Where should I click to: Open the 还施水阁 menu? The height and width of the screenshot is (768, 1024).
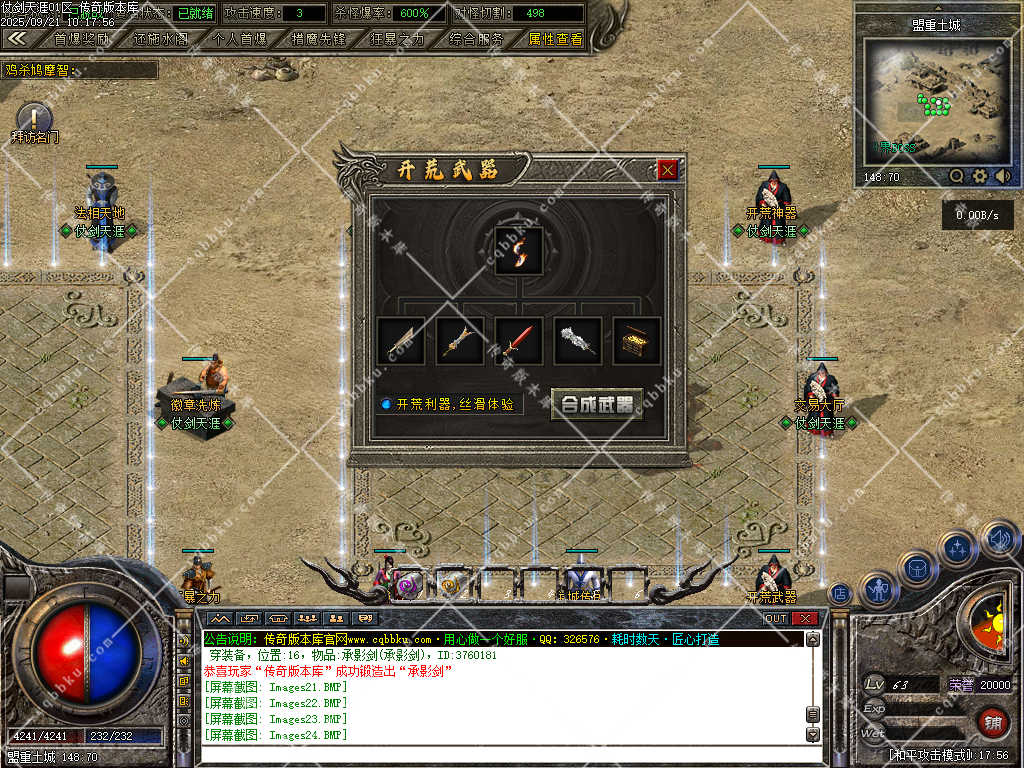160,39
